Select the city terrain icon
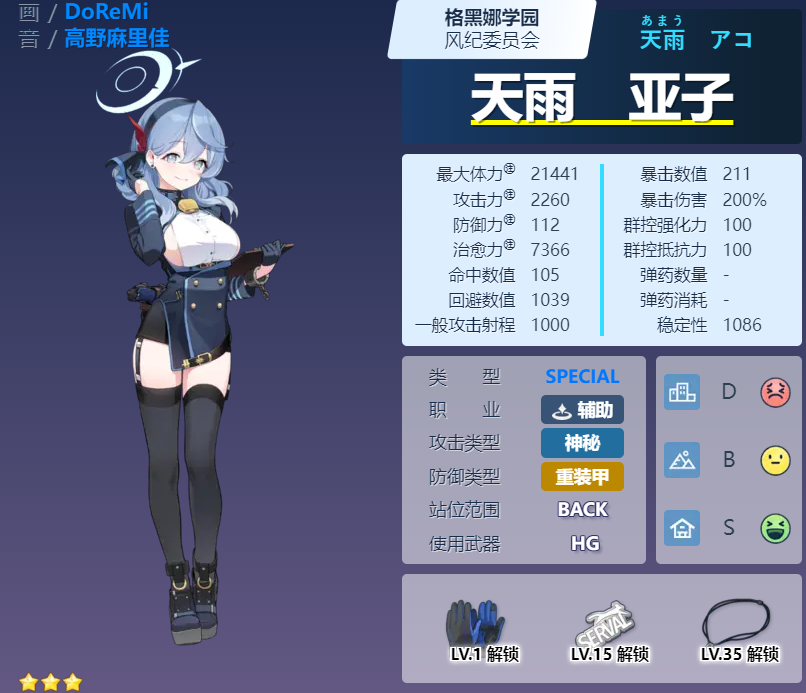Viewport: 806px width, 693px height. [682, 392]
